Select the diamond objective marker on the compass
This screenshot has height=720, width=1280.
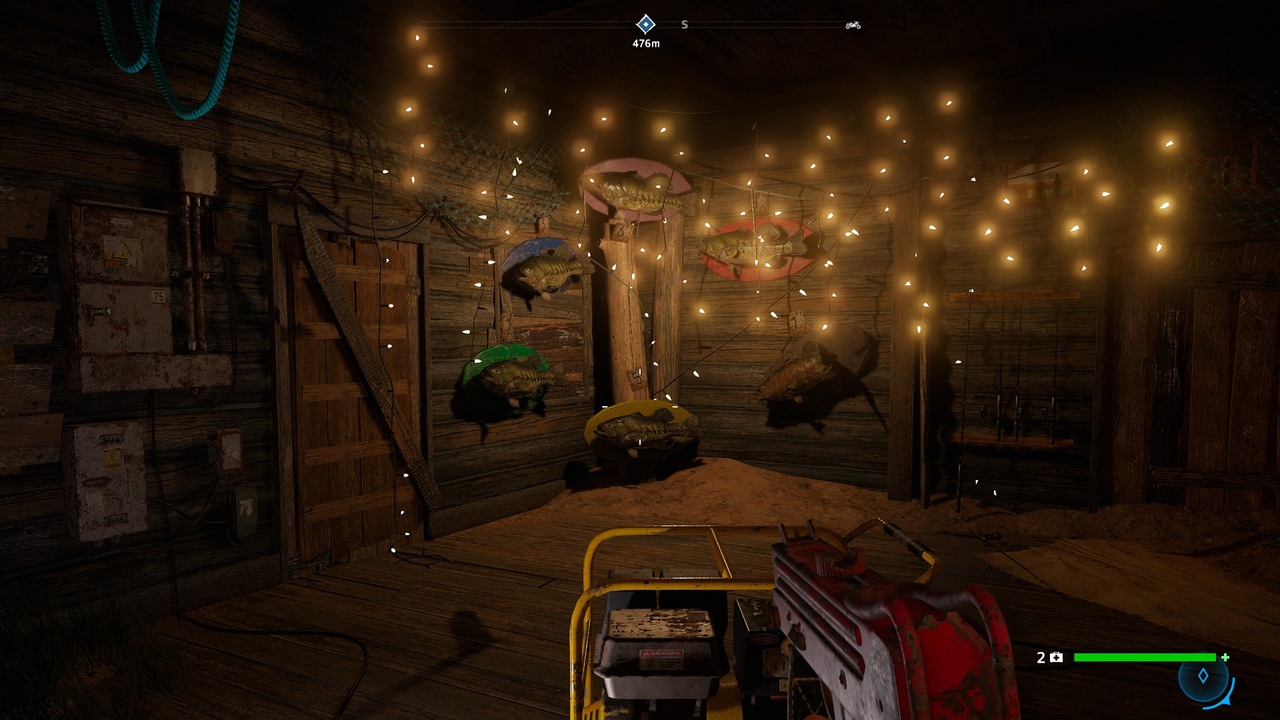(x=646, y=24)
